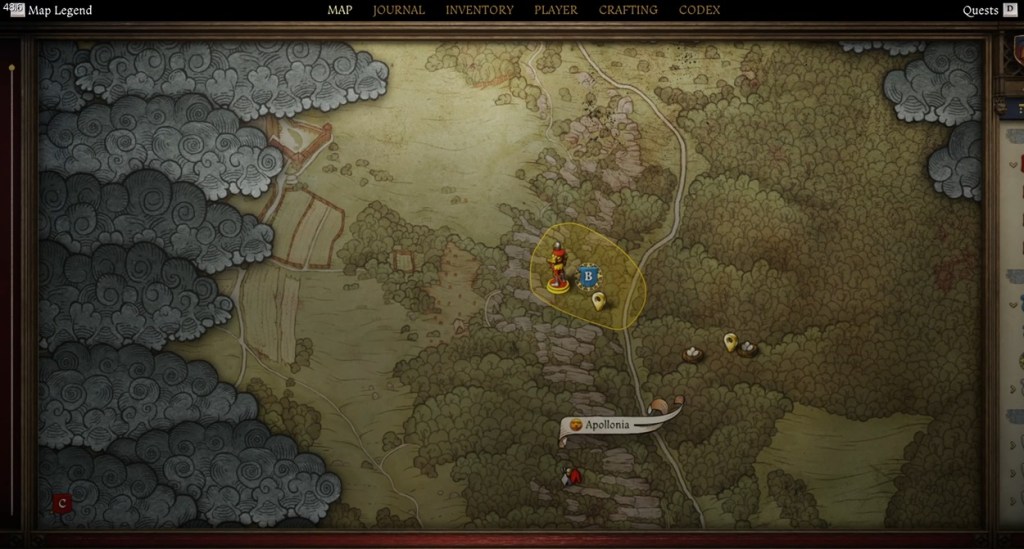Expand the Quests panel label
This screenshot has height=549, width=1024.
(980, 11)
